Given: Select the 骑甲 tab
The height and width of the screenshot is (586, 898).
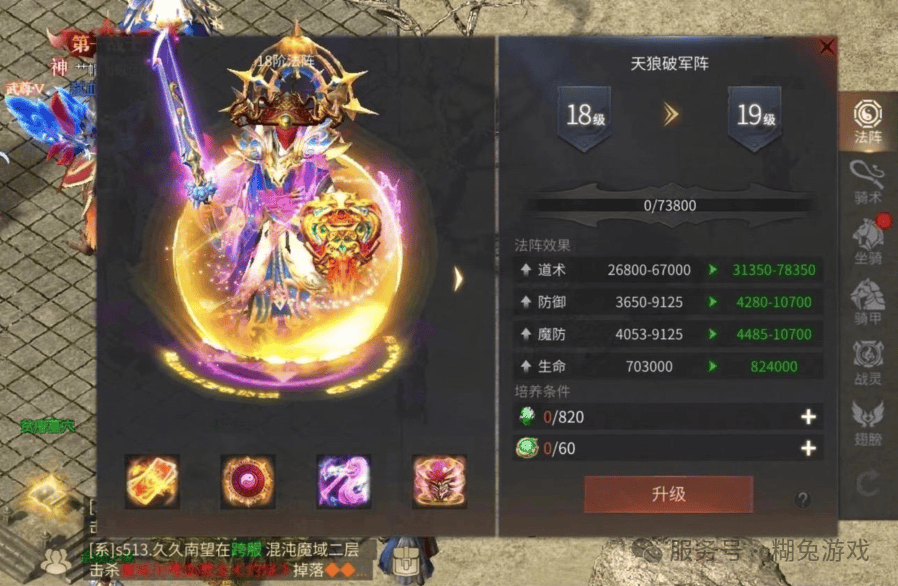Looking at the screenshot, I should point(866,300).
